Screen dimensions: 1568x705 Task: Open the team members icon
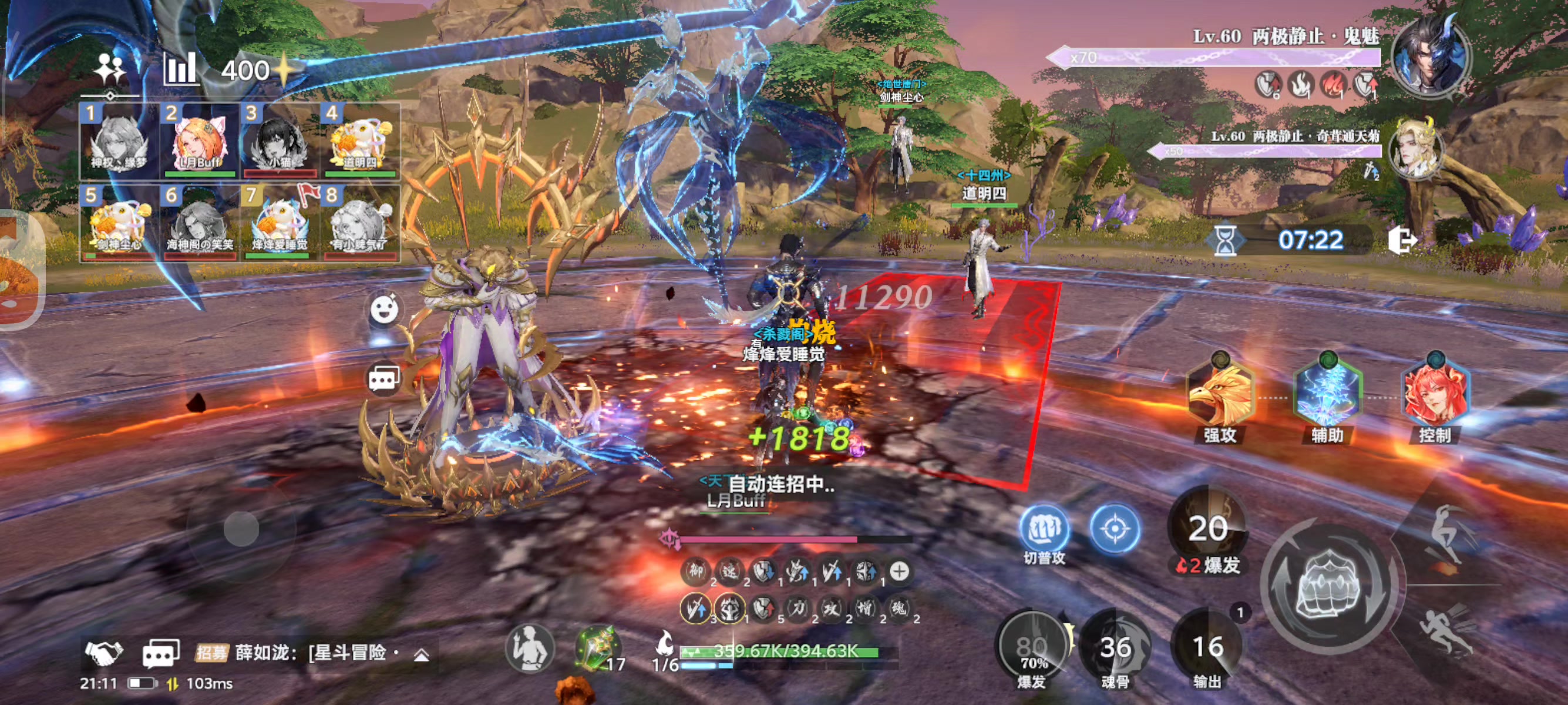click(x=110, y=70)
